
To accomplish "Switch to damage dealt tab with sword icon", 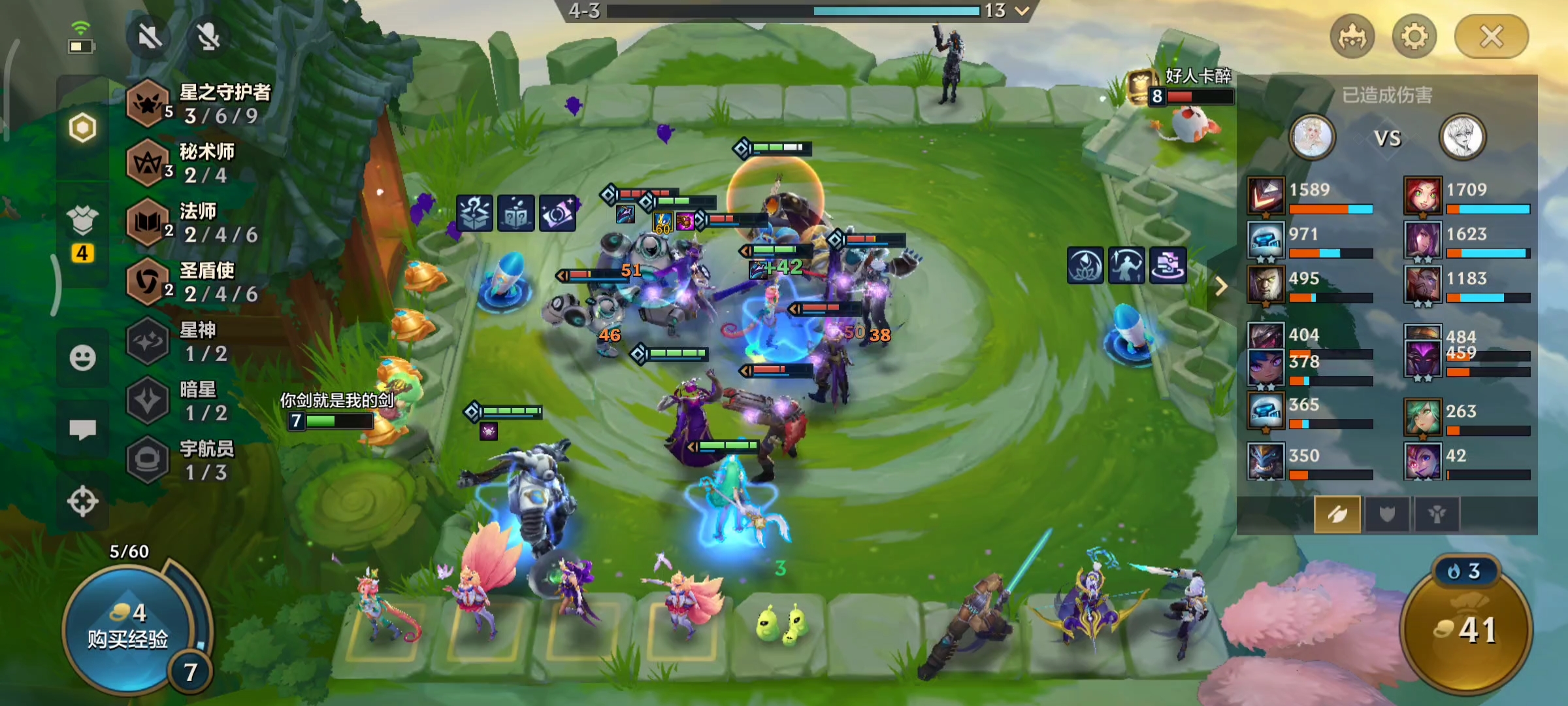I will [1337, 514].
